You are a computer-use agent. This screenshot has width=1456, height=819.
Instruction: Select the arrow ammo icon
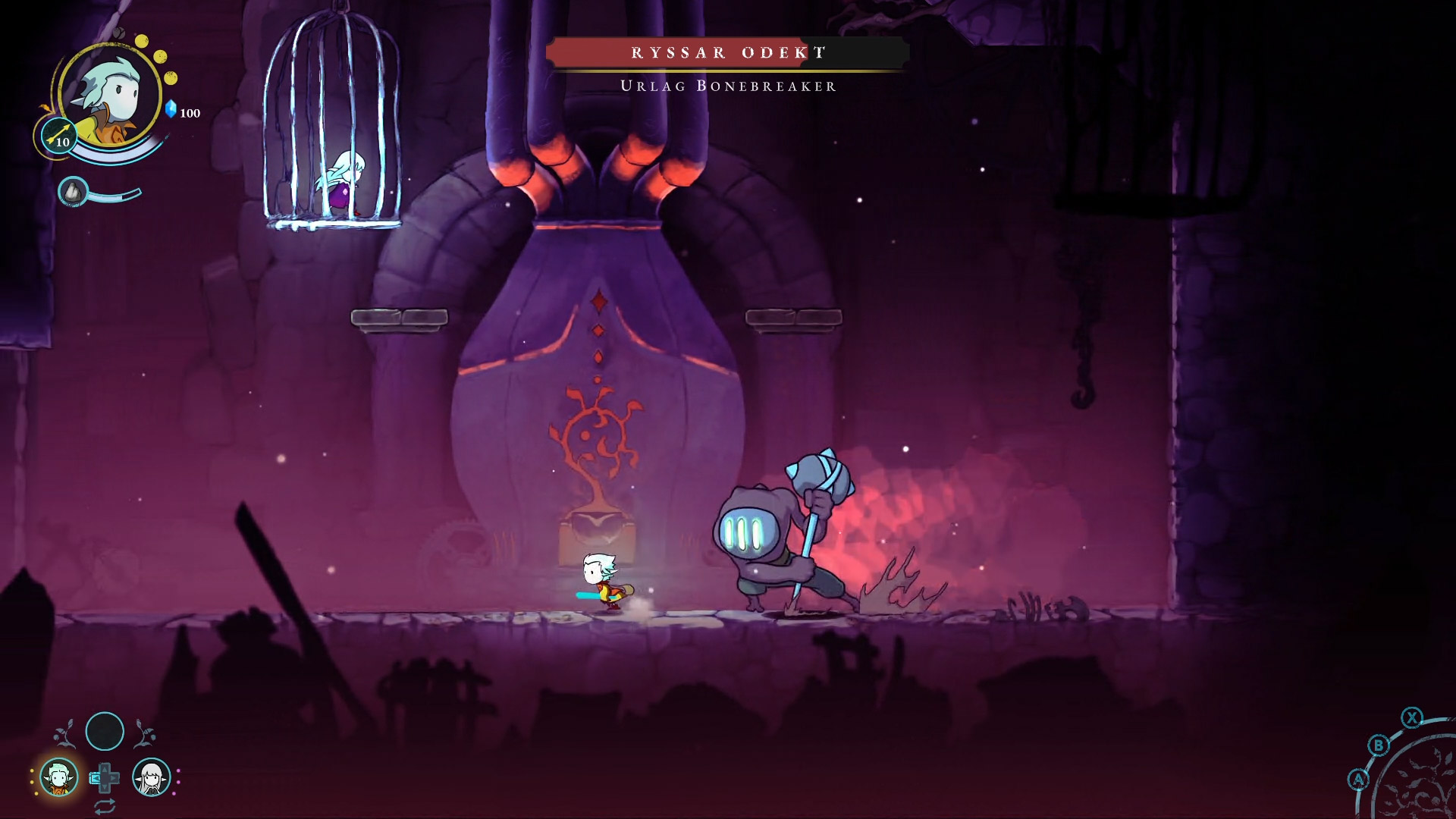click(58, 136)
